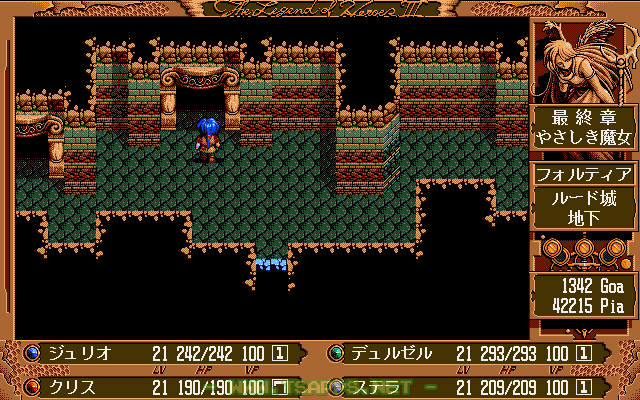This screenshot has width=640, height=400.
Task: Click the フォルティア region label
Action: point(584,174)
